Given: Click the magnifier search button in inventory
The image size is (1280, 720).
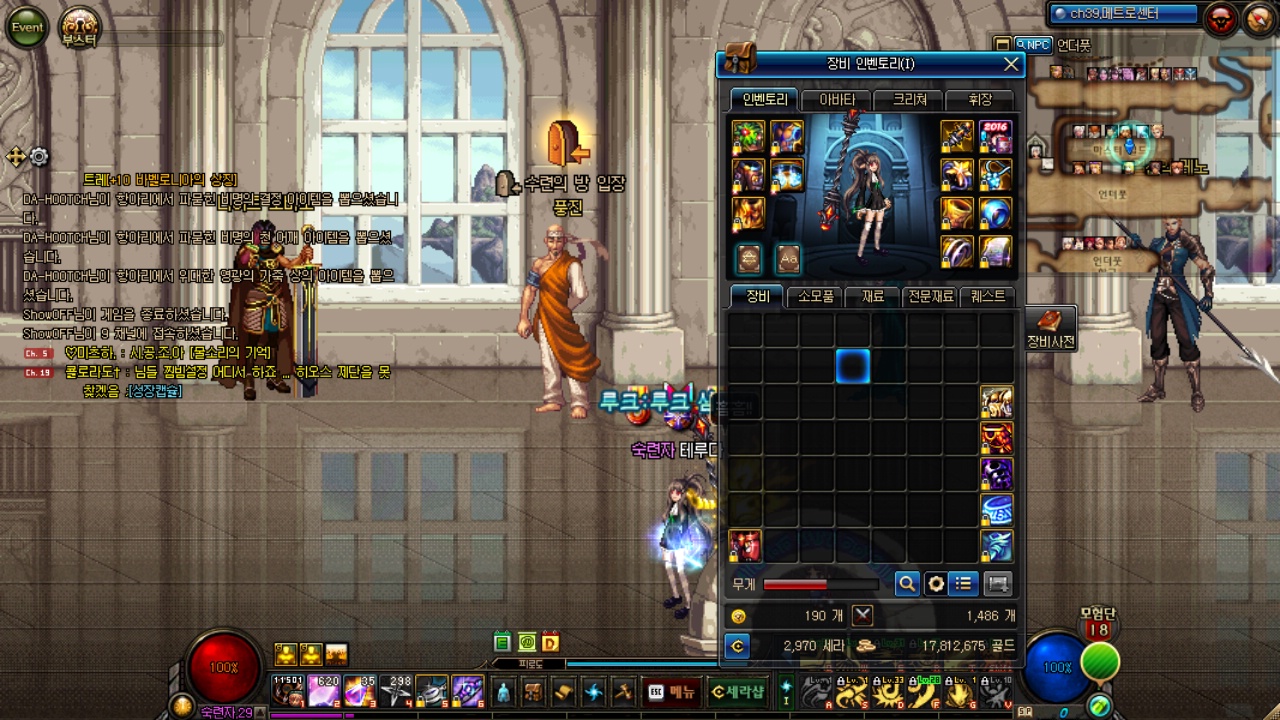Looking at the screenshot, I should pyautogui.click(x=907, y=584).
